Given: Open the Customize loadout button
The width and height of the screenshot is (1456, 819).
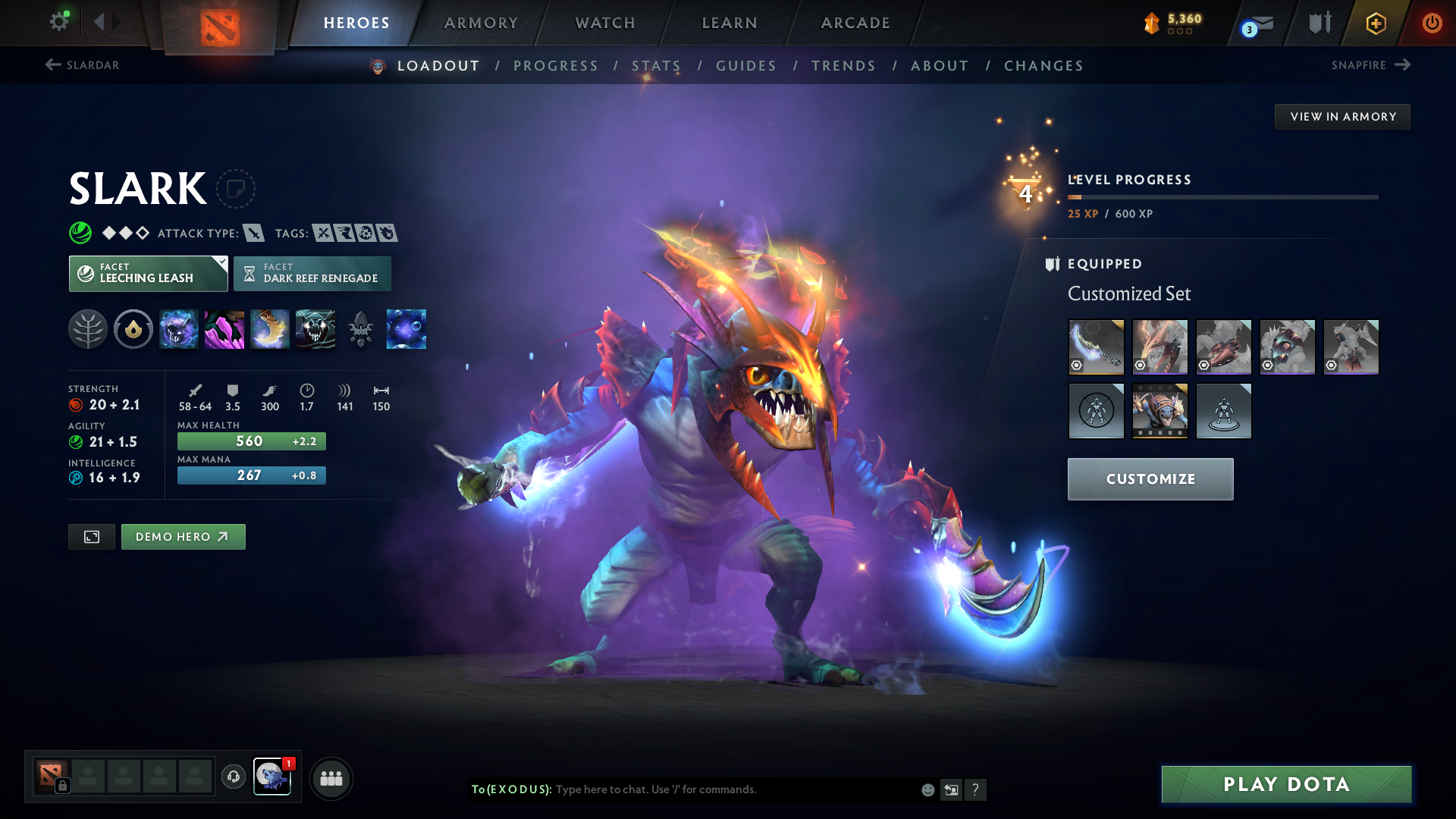Looking at the screenshot, I should 1150,479.
